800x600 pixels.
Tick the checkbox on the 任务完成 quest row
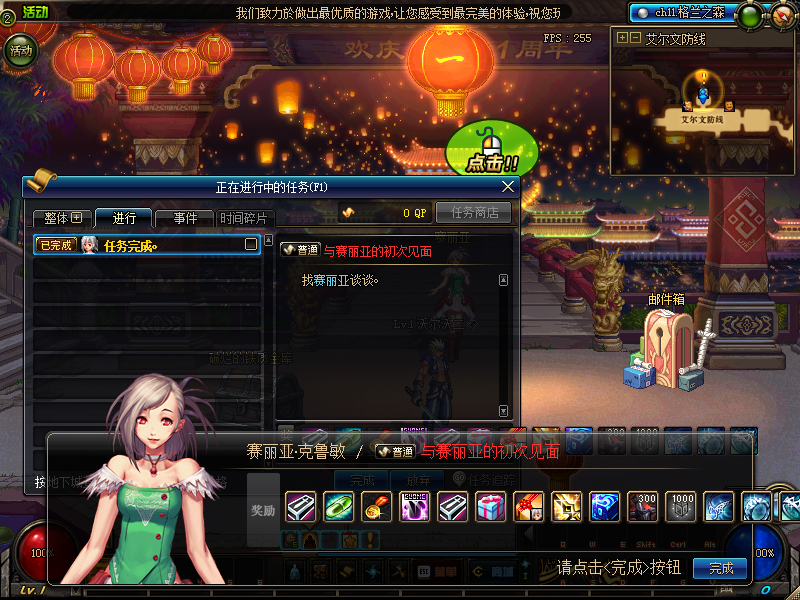[251, 244]
